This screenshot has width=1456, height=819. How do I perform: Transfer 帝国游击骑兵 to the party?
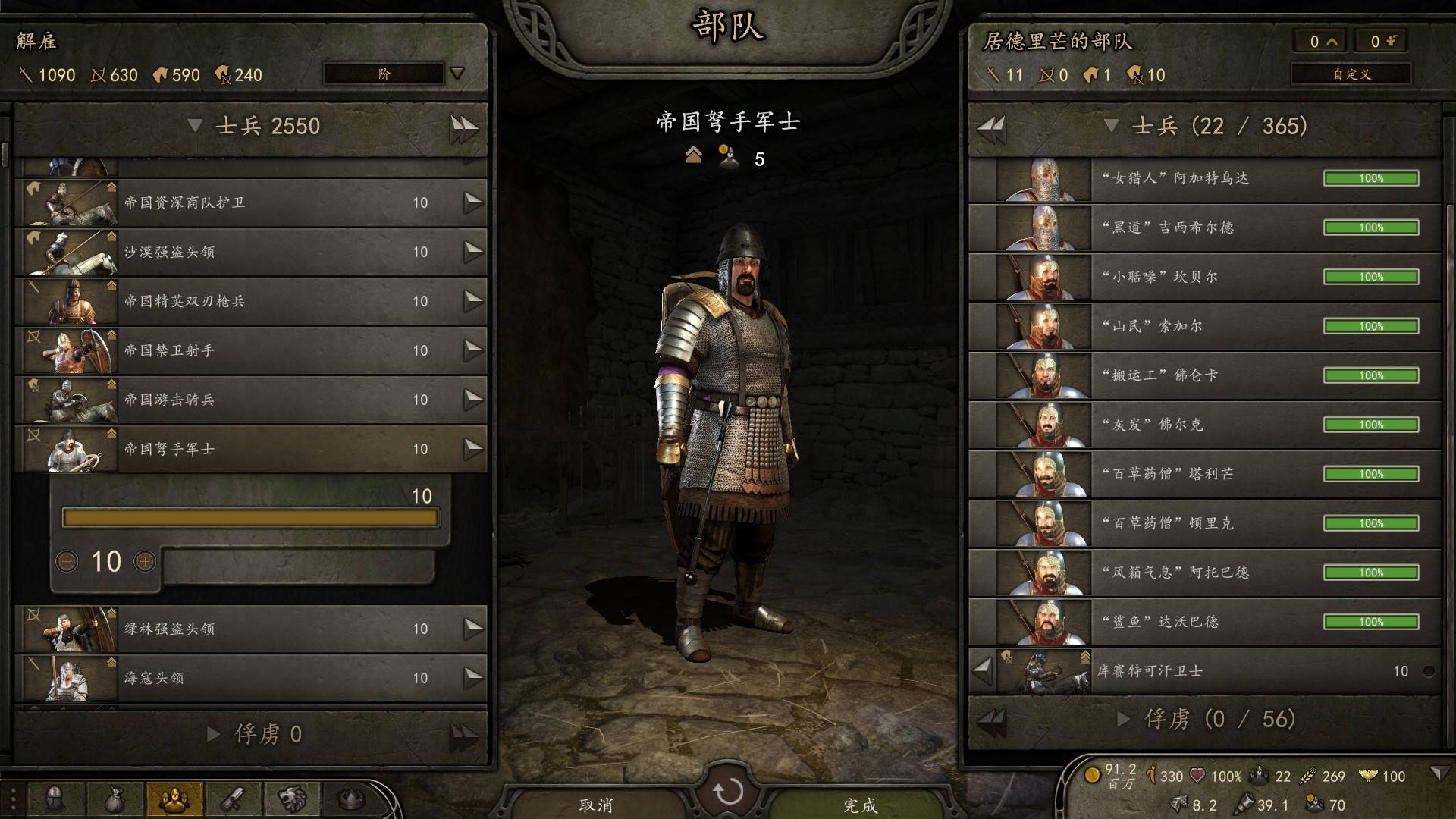tap(473, 400)
